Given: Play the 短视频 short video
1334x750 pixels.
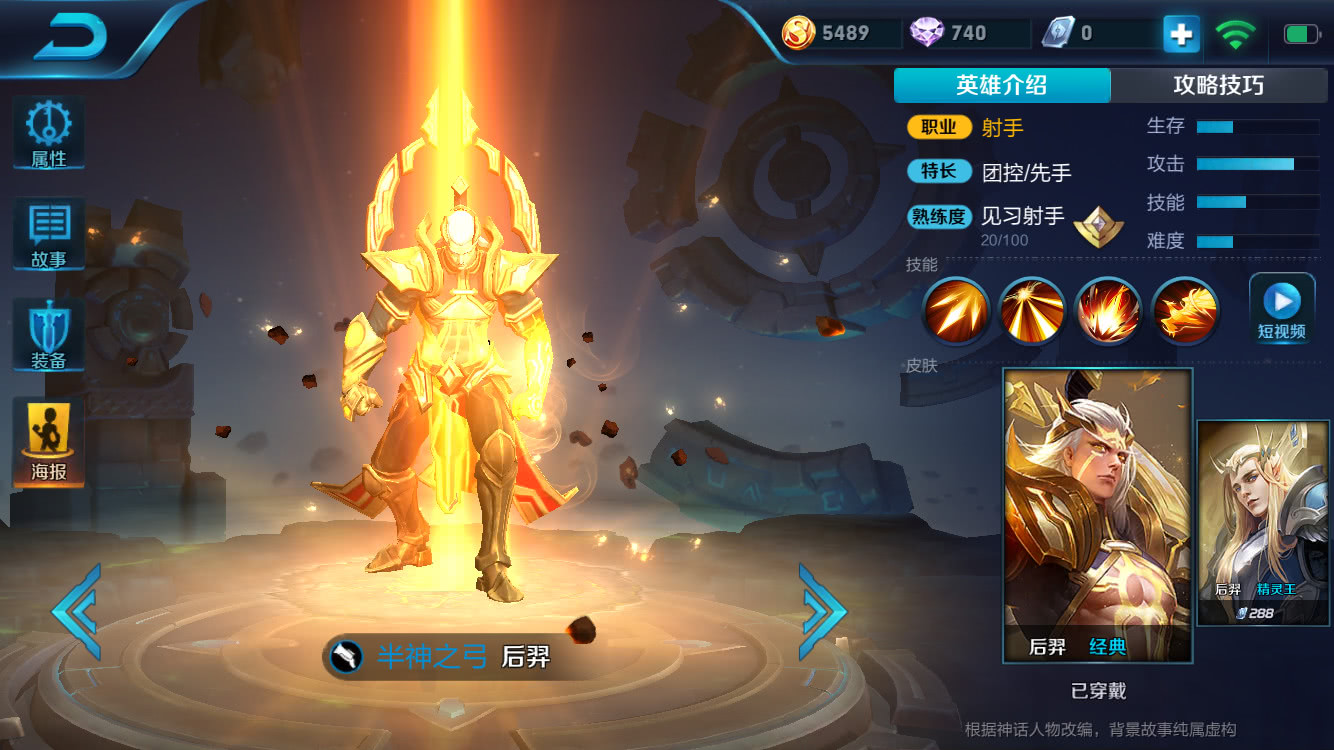Looking at the screenshot, I should (1281, 310).
